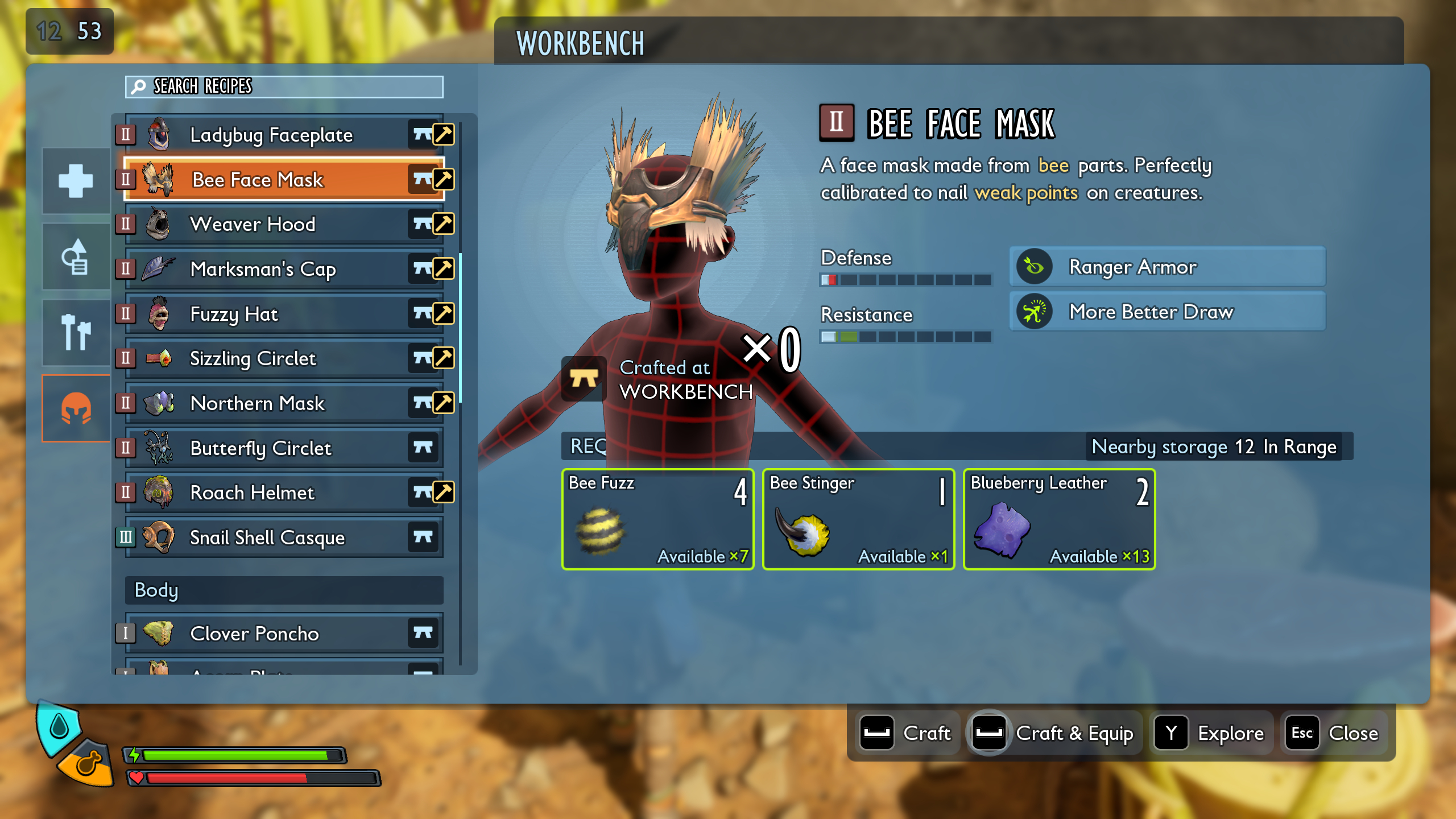Click inside the Search Recipes field
Screen dimensions: 1456x819
point(284,87)
